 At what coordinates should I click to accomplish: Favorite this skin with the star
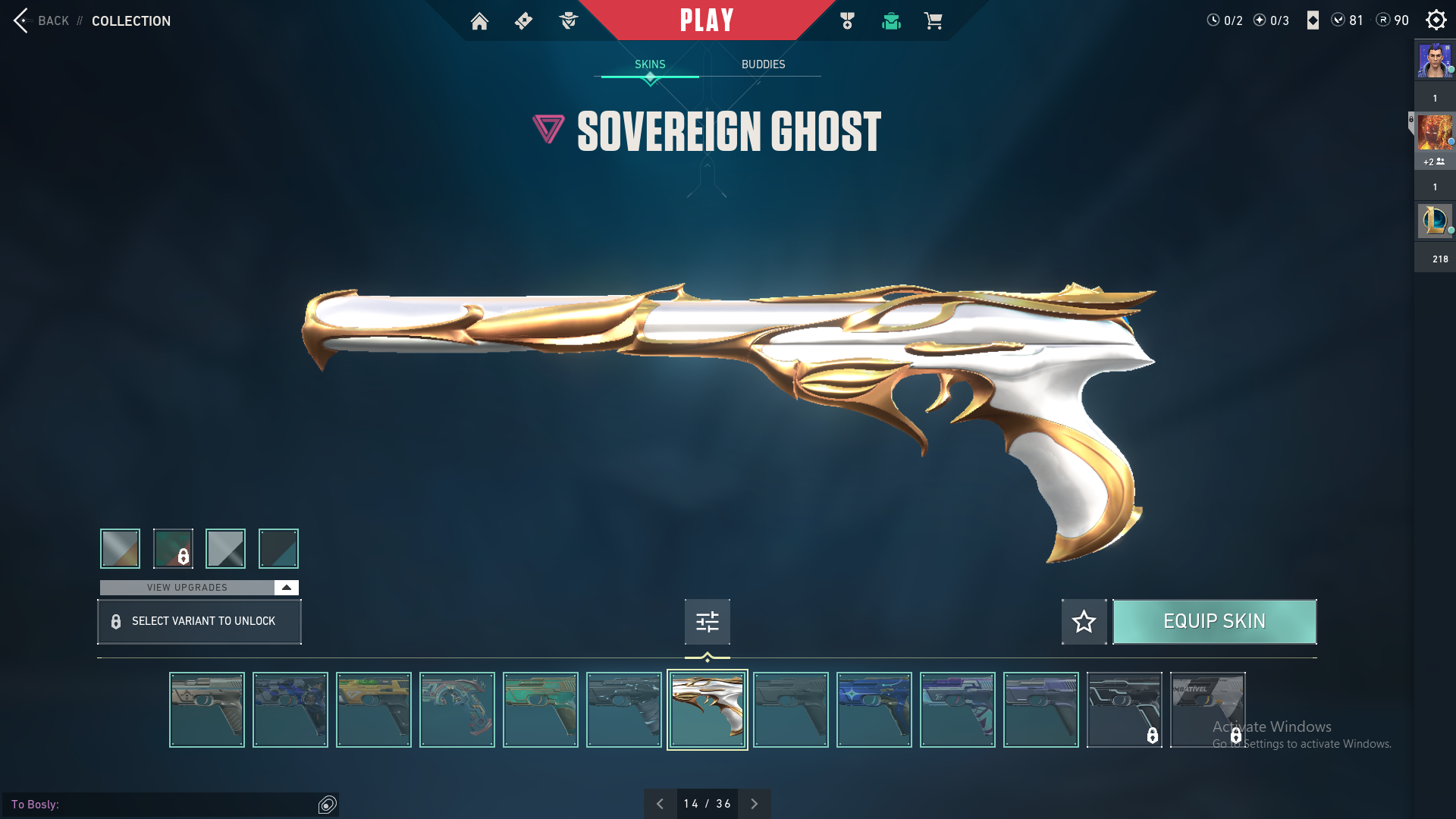coord(1084,622)
